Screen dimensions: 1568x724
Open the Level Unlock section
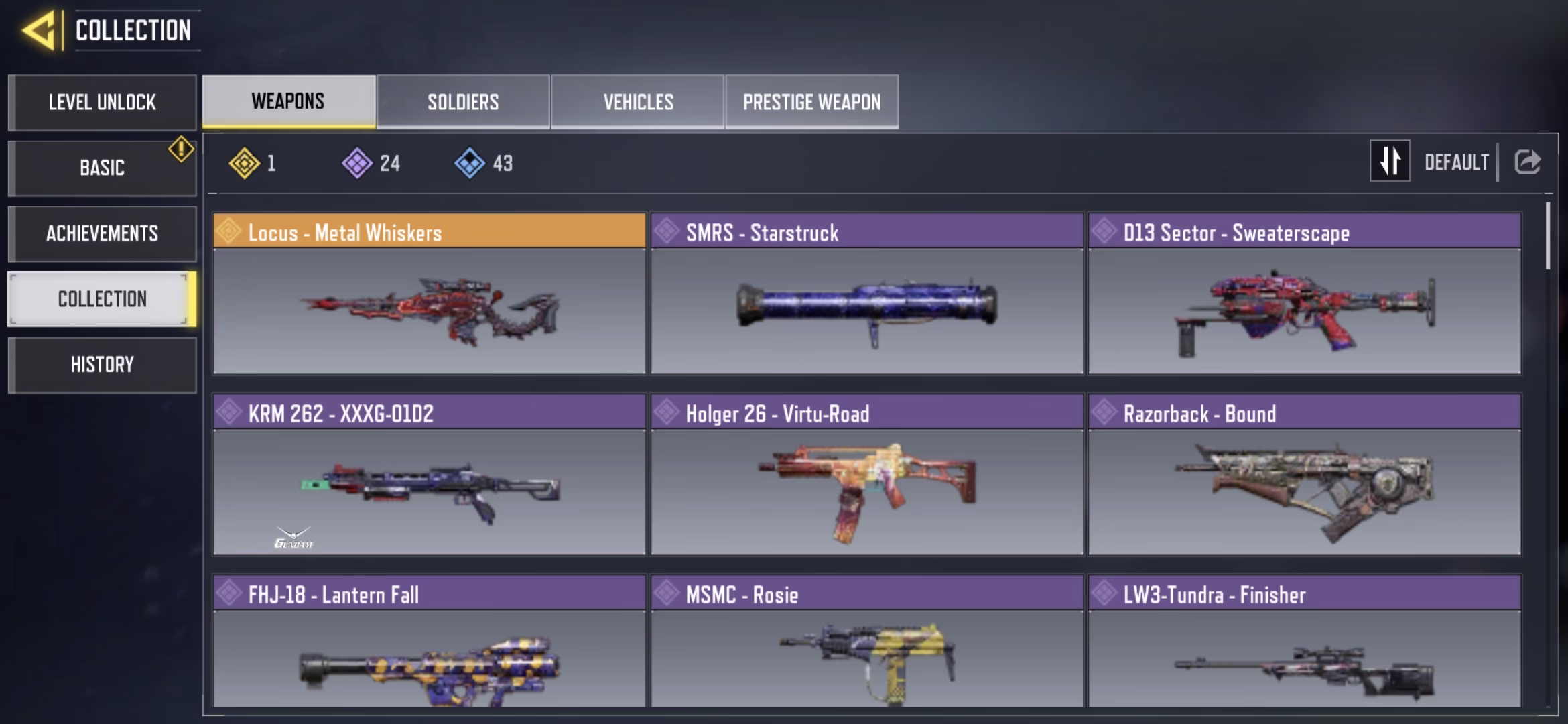pos(102,103)
